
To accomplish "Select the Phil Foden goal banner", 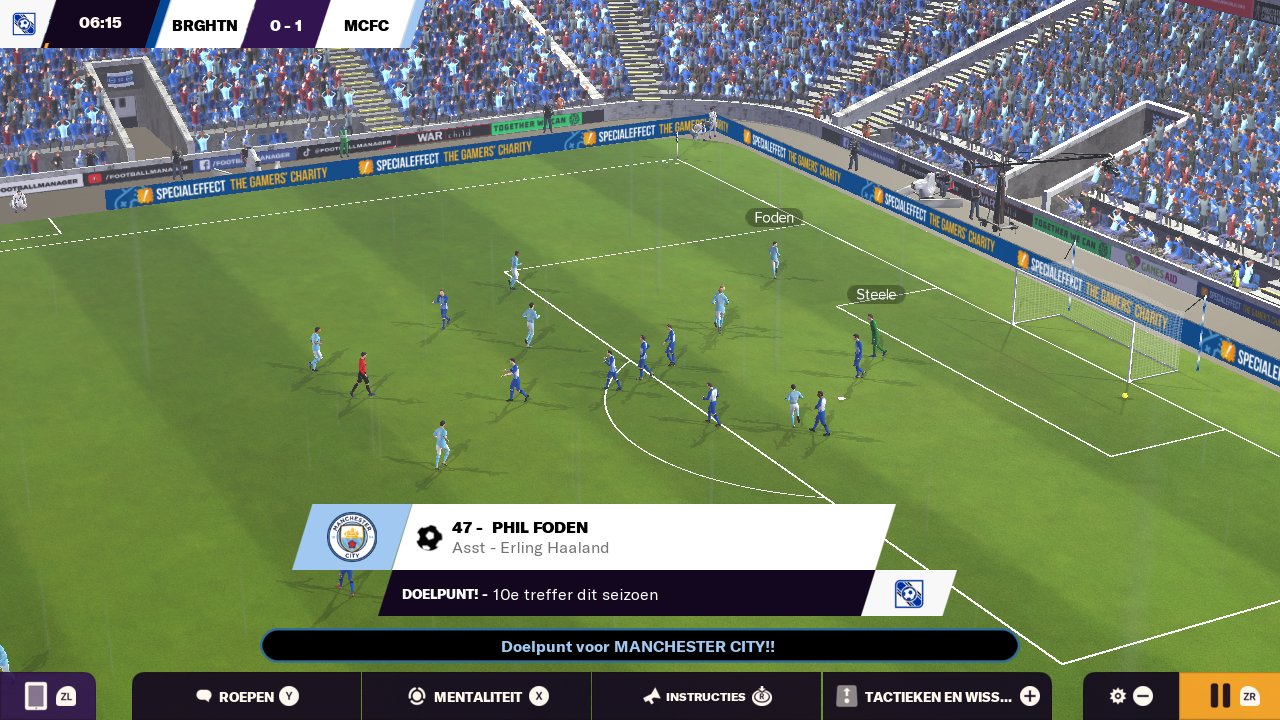I will click(x=640, y=537).
